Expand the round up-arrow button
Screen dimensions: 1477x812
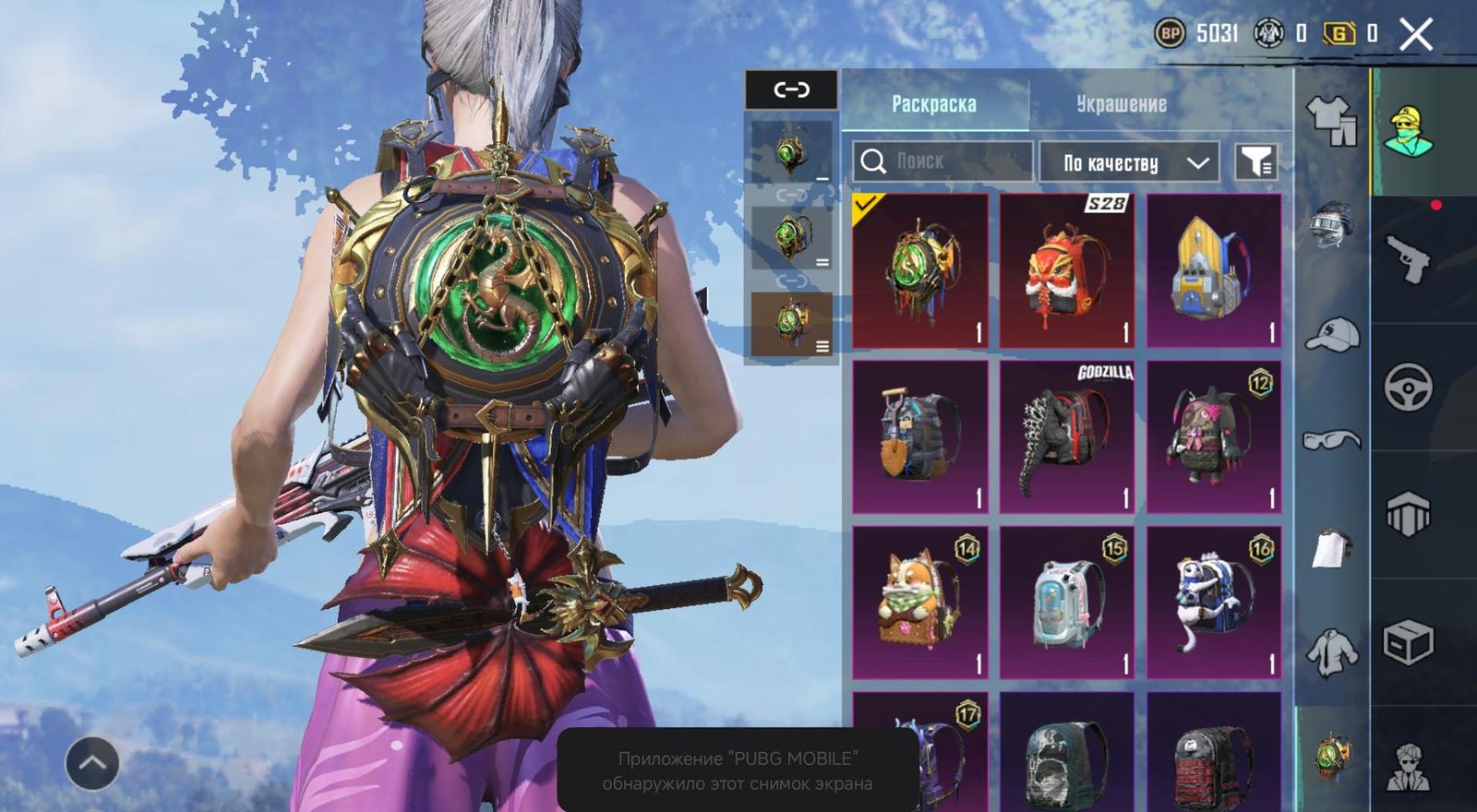point(91,763)
